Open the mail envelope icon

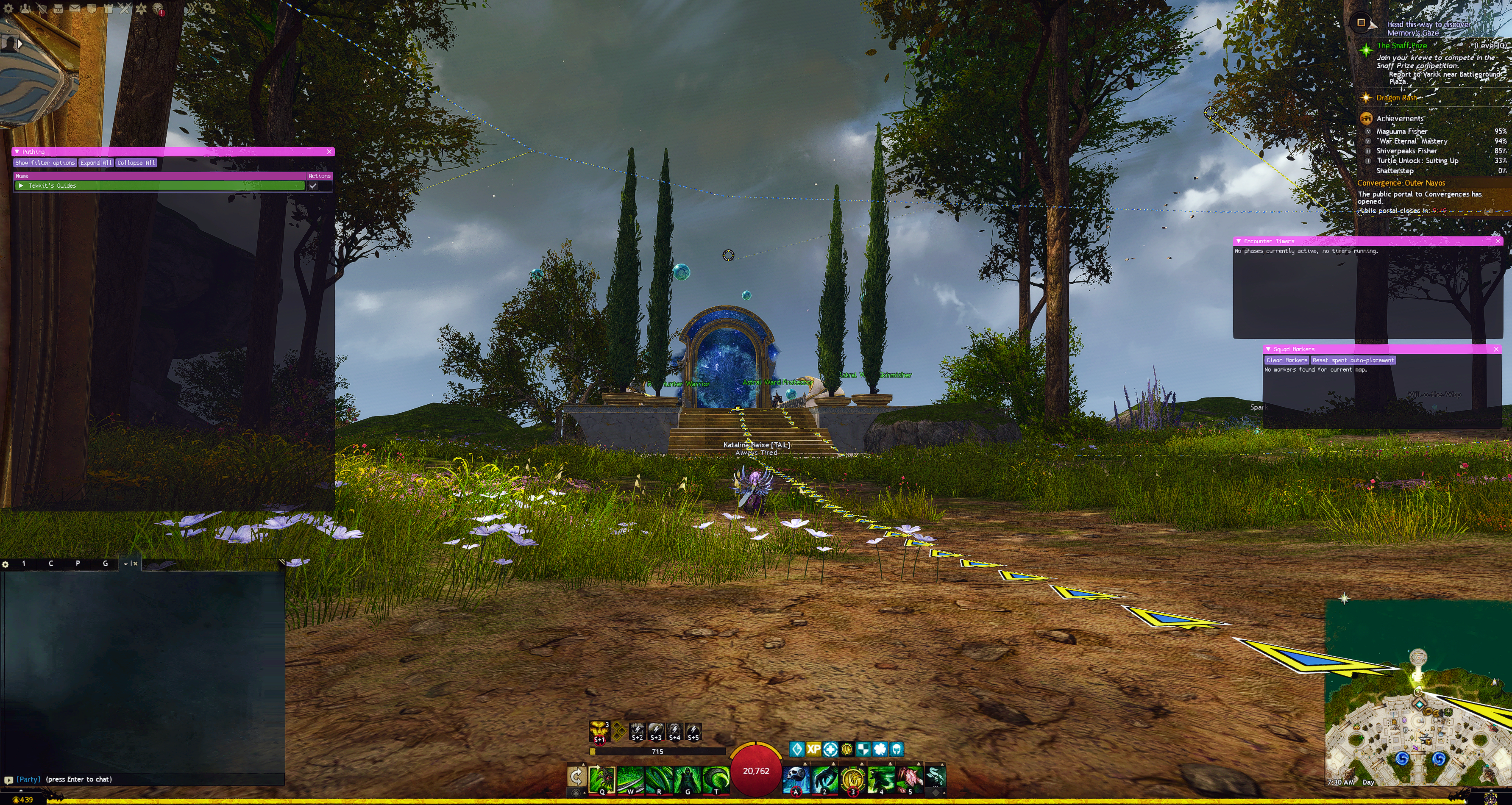pyautogui.click(x=75, y=8)
